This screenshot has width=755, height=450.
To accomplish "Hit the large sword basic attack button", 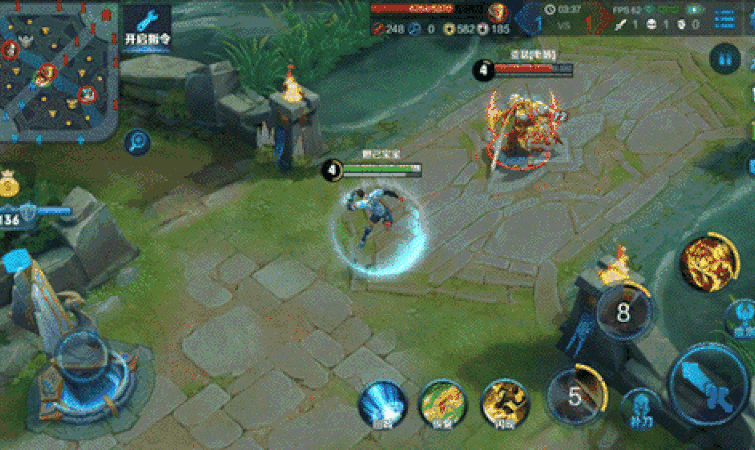I will pyautogui.click(x=707, y=383).
